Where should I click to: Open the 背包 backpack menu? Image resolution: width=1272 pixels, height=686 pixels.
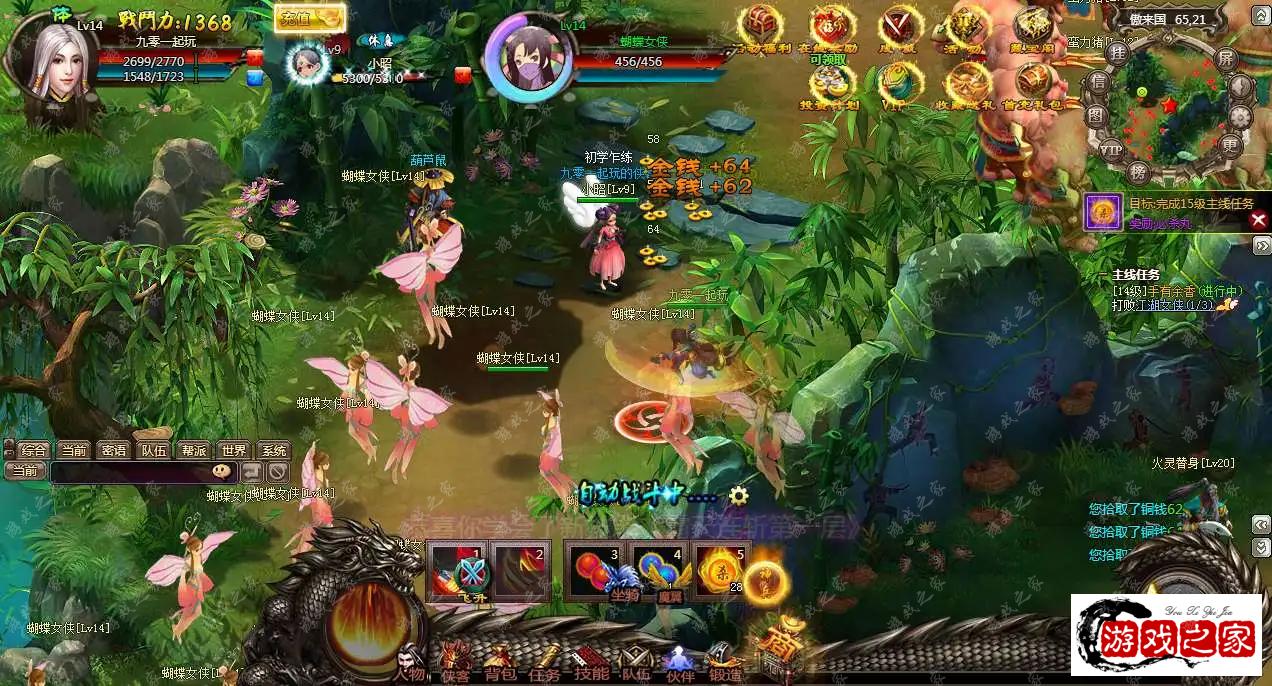click(498, 663)
